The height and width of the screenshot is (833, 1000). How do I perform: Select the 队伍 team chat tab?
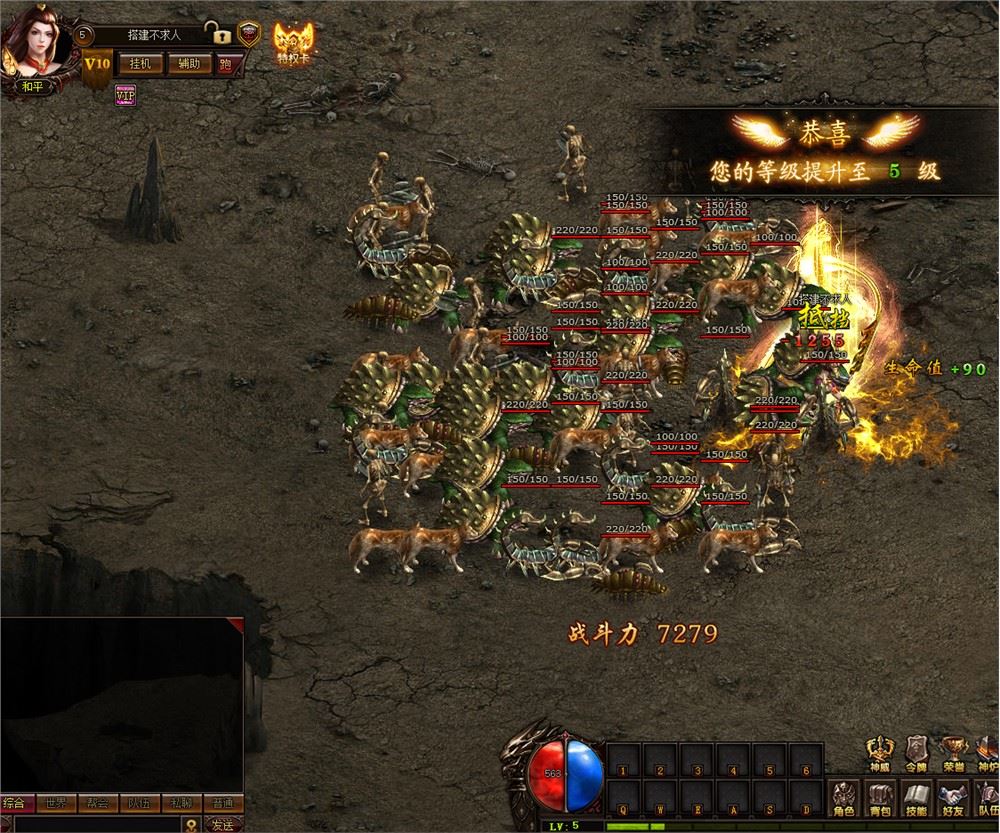139,803
